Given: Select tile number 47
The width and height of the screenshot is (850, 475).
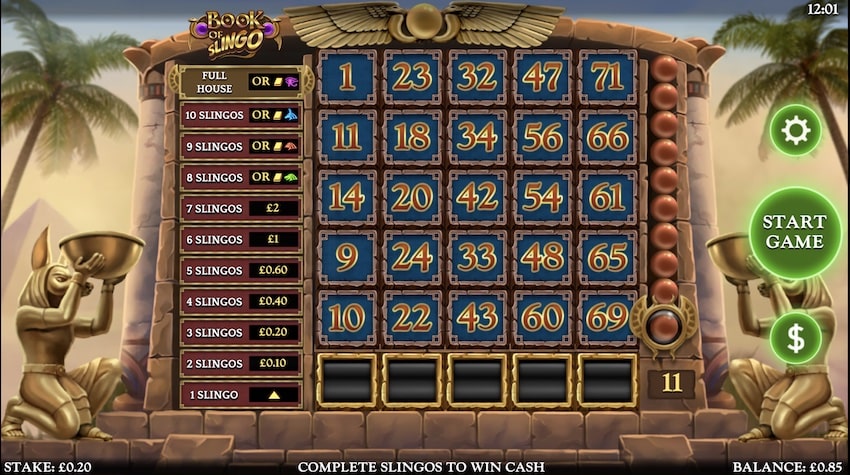Looking at the screenshot, I should pos(542,76).
